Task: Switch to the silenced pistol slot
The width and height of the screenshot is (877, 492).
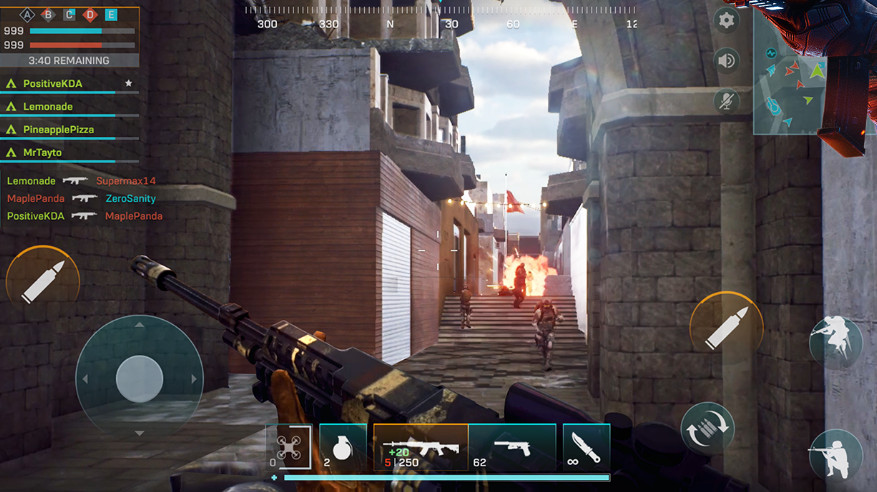Action: (511, 447)
